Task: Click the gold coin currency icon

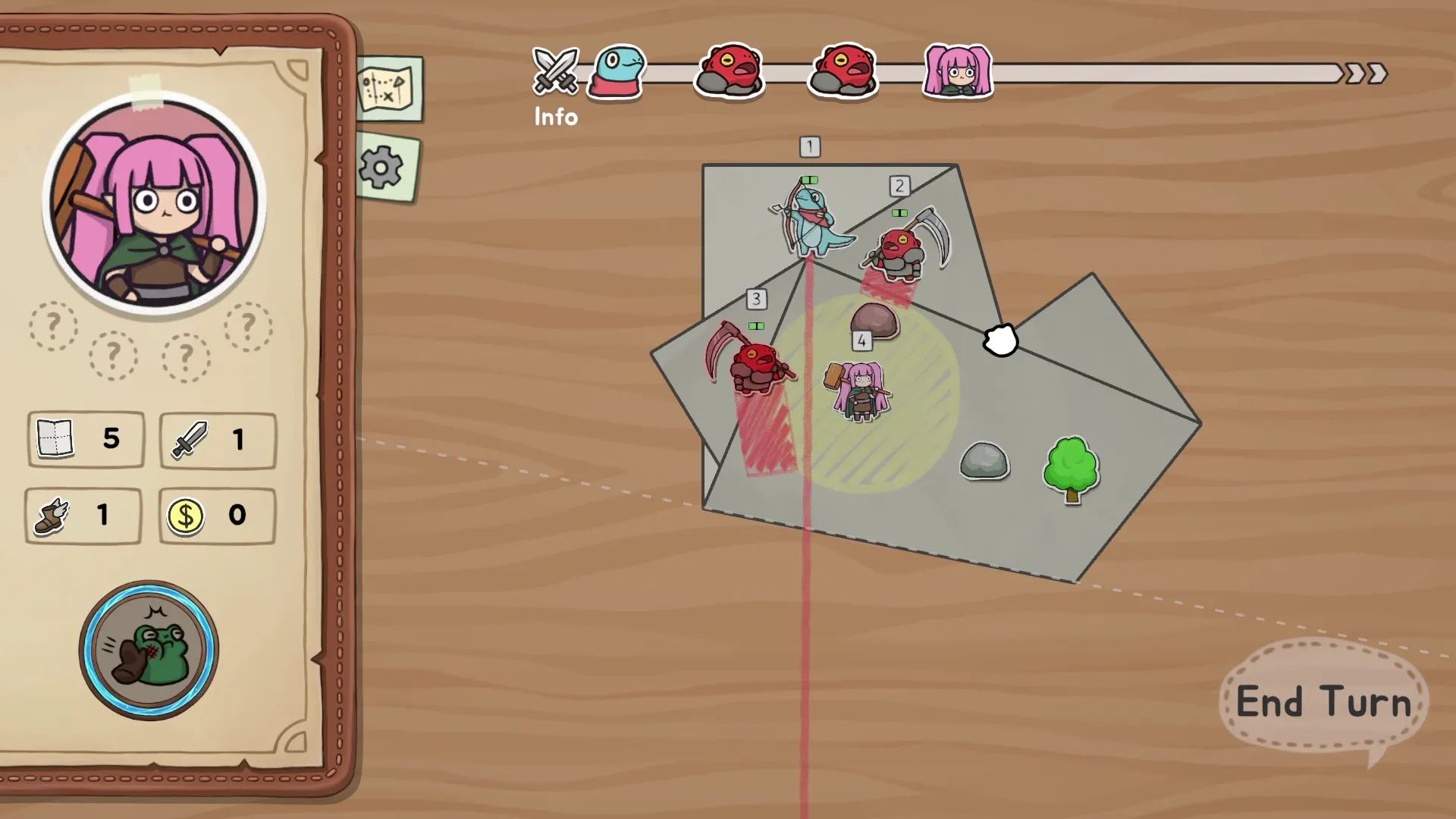Action: tap(187, 516)
